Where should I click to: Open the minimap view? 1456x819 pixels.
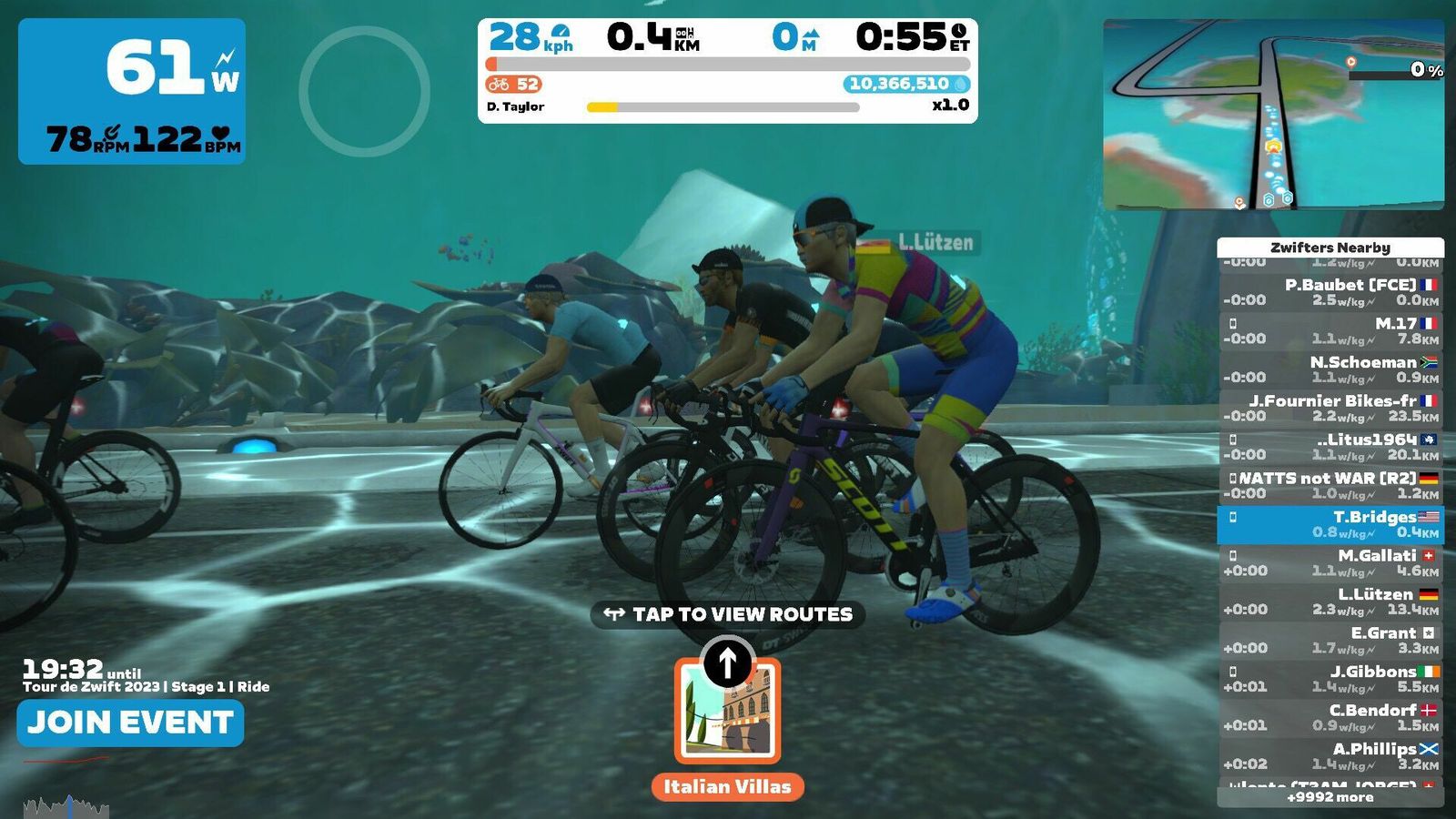point(1273,115)
